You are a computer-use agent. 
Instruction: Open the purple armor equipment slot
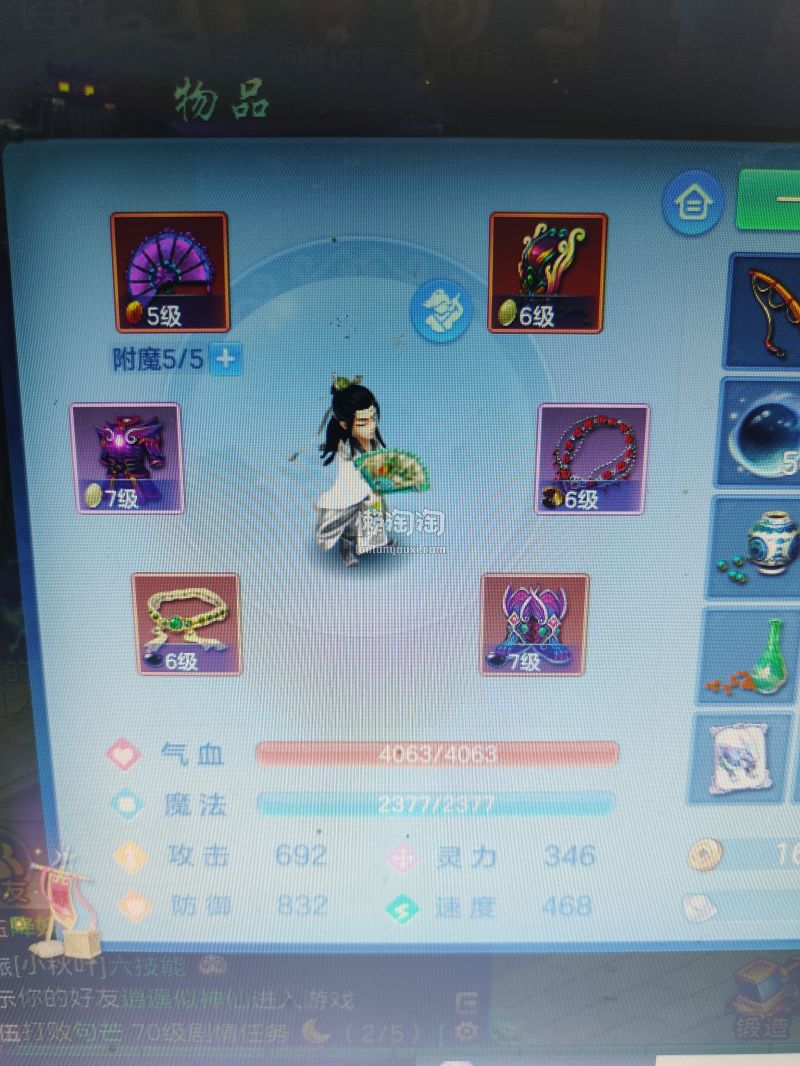point(126,458)
